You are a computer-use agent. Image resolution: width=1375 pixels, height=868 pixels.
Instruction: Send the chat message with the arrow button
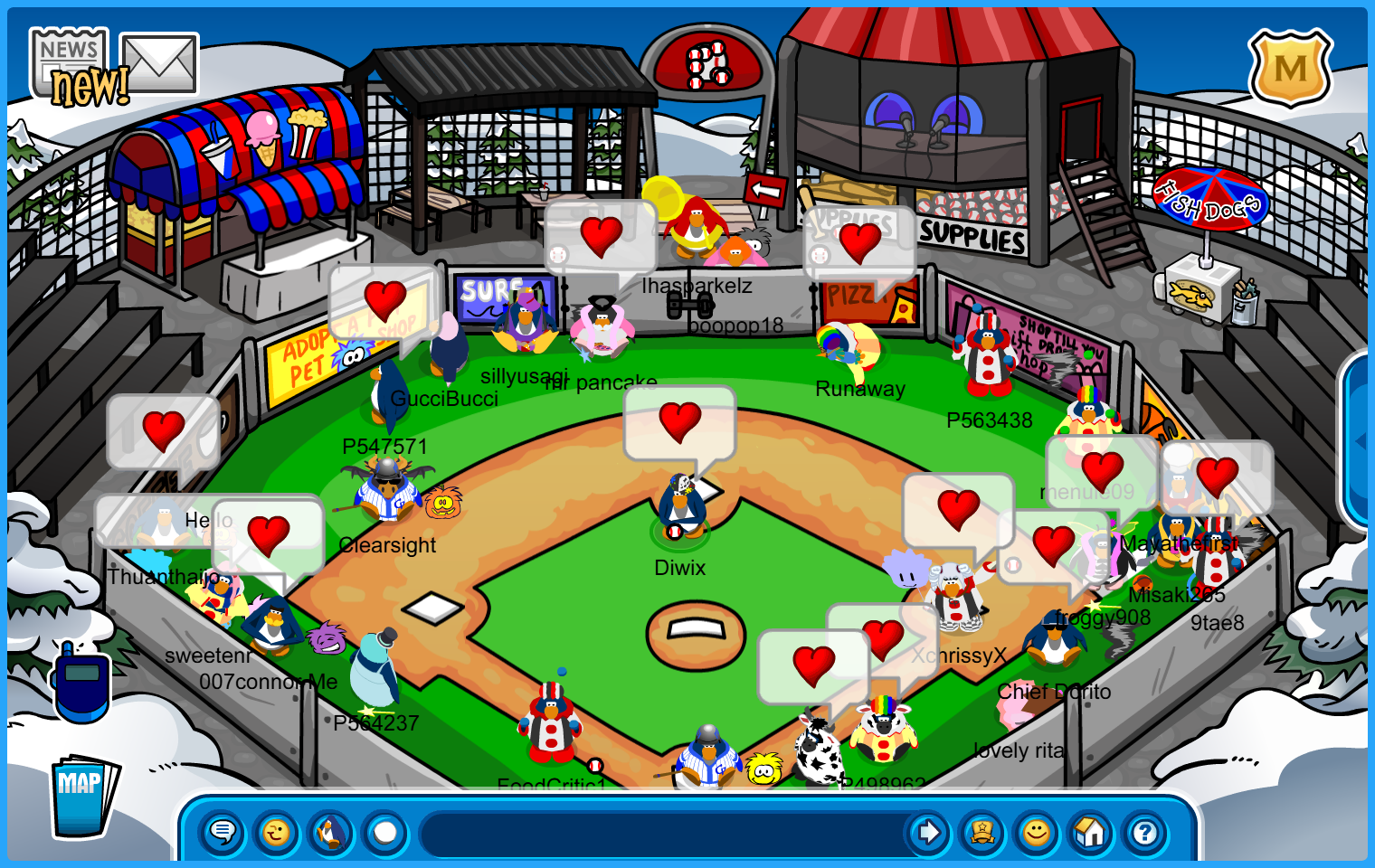point(928,832)
